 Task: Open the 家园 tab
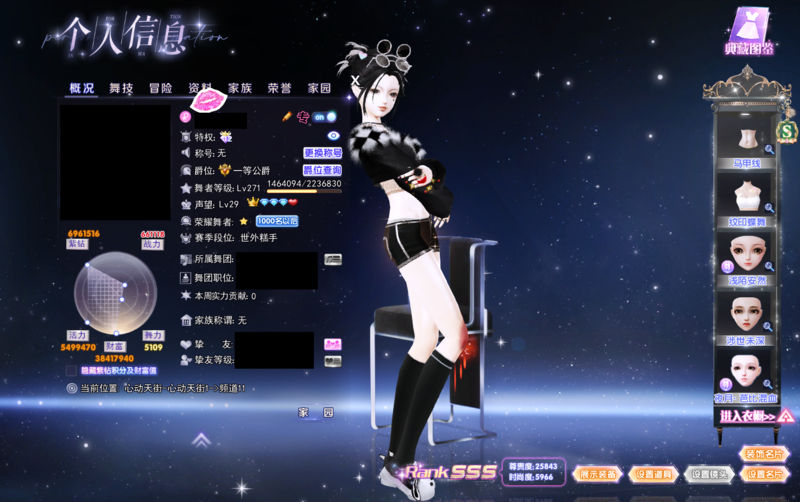[319, 88]
